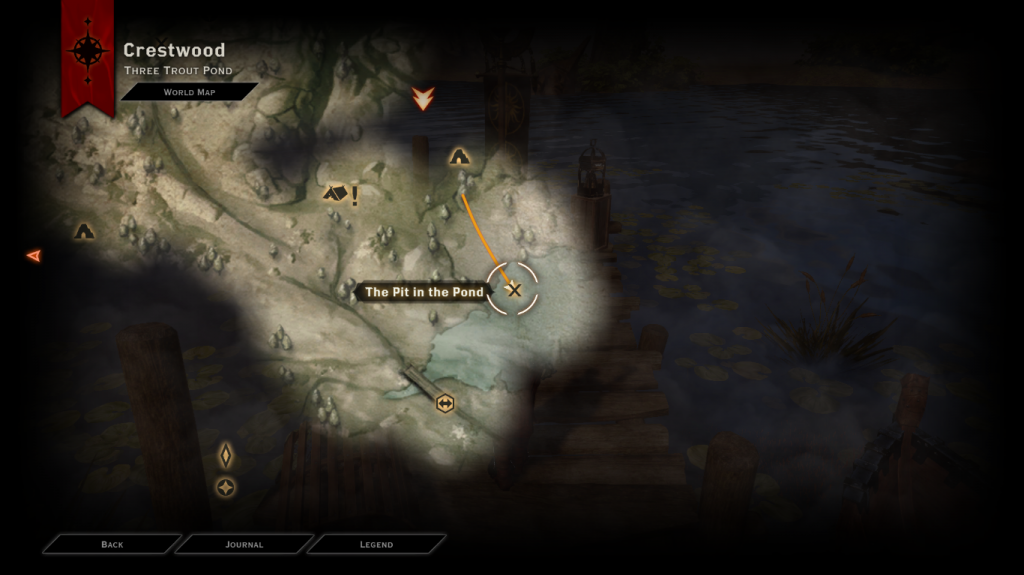The width and height of the screenshot is (1024, 575).
Task: Select the tent marker beside the orange quest path
Action: [459, 156]
